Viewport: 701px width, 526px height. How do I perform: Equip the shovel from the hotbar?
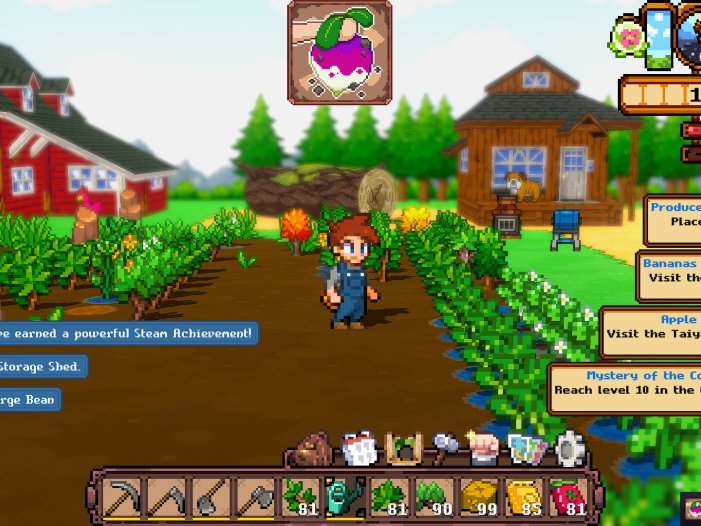(212, 497)
